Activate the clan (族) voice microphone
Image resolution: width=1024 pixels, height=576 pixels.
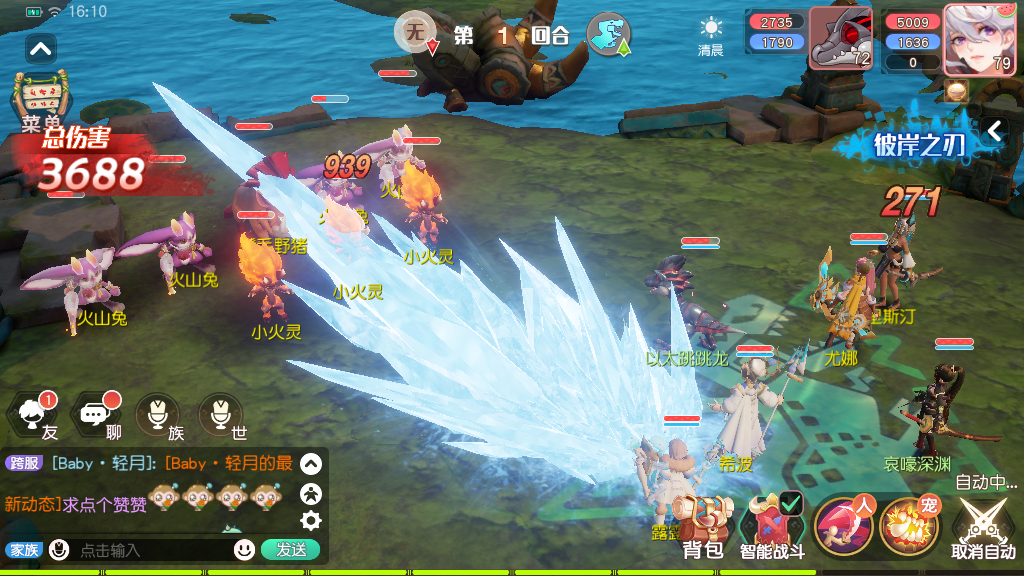click(x=159, y=414)
